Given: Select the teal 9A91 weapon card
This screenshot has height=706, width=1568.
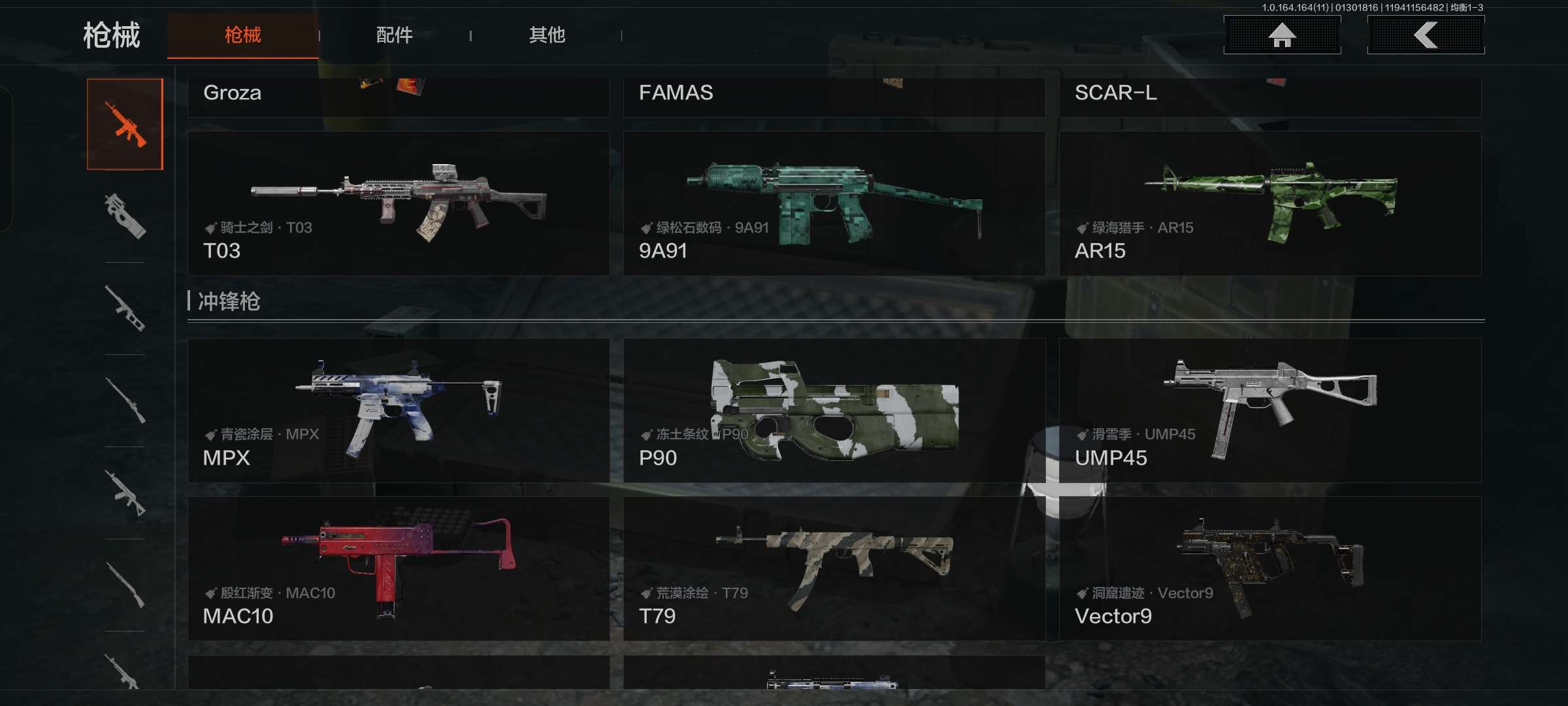Looking at the screenshot, I should pos(834,203).
